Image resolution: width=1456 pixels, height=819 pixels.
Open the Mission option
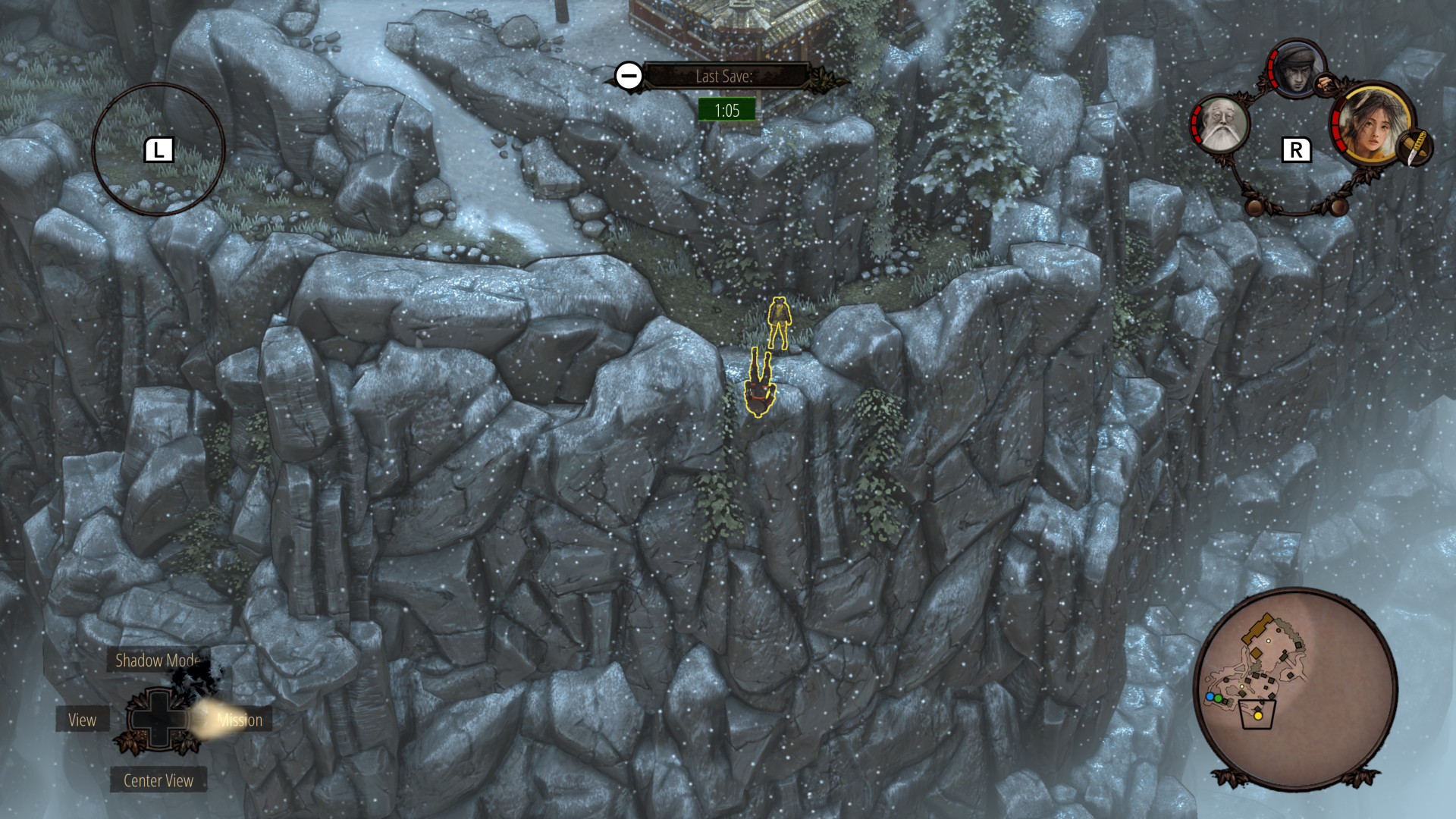click(240, 720)
